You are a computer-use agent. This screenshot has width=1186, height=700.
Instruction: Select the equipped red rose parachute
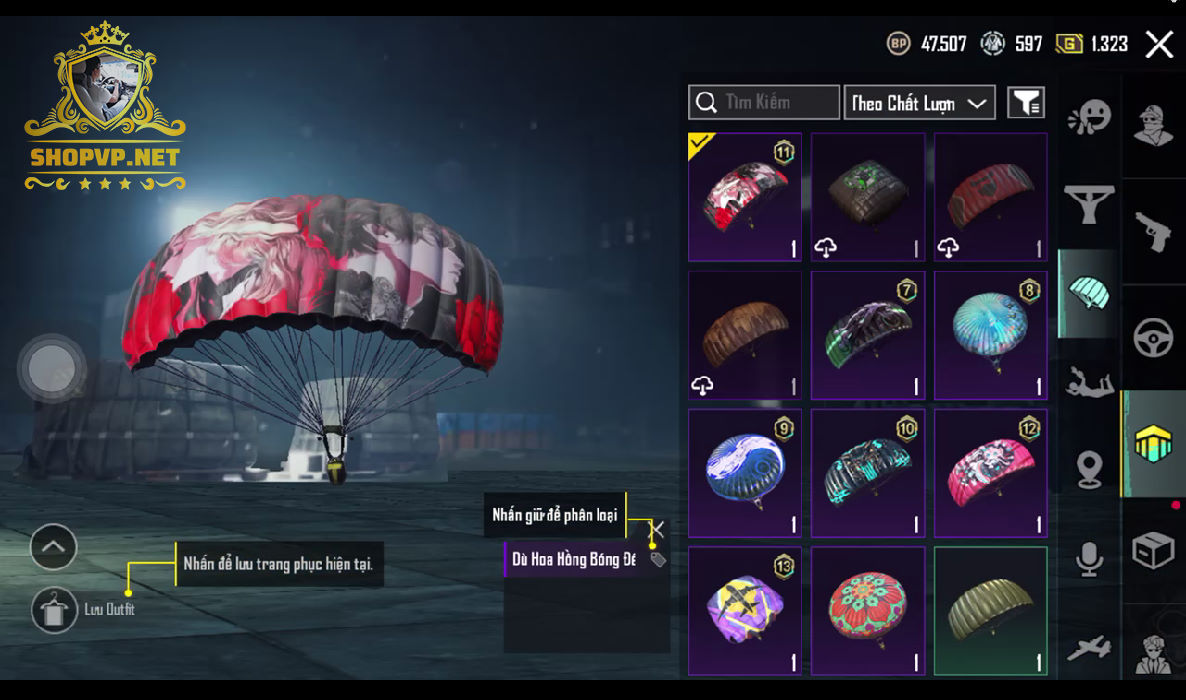pyautogui.click(x=745, y=197)
